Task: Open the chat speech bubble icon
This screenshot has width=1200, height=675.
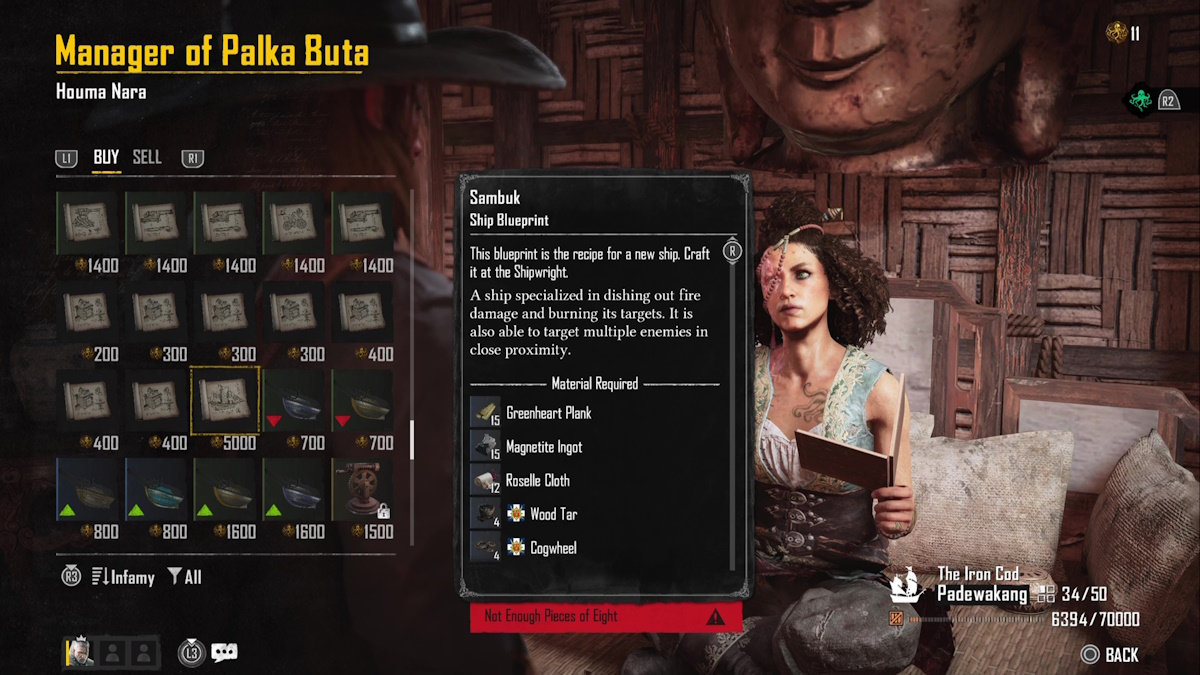Action: (x=225, y=653)
